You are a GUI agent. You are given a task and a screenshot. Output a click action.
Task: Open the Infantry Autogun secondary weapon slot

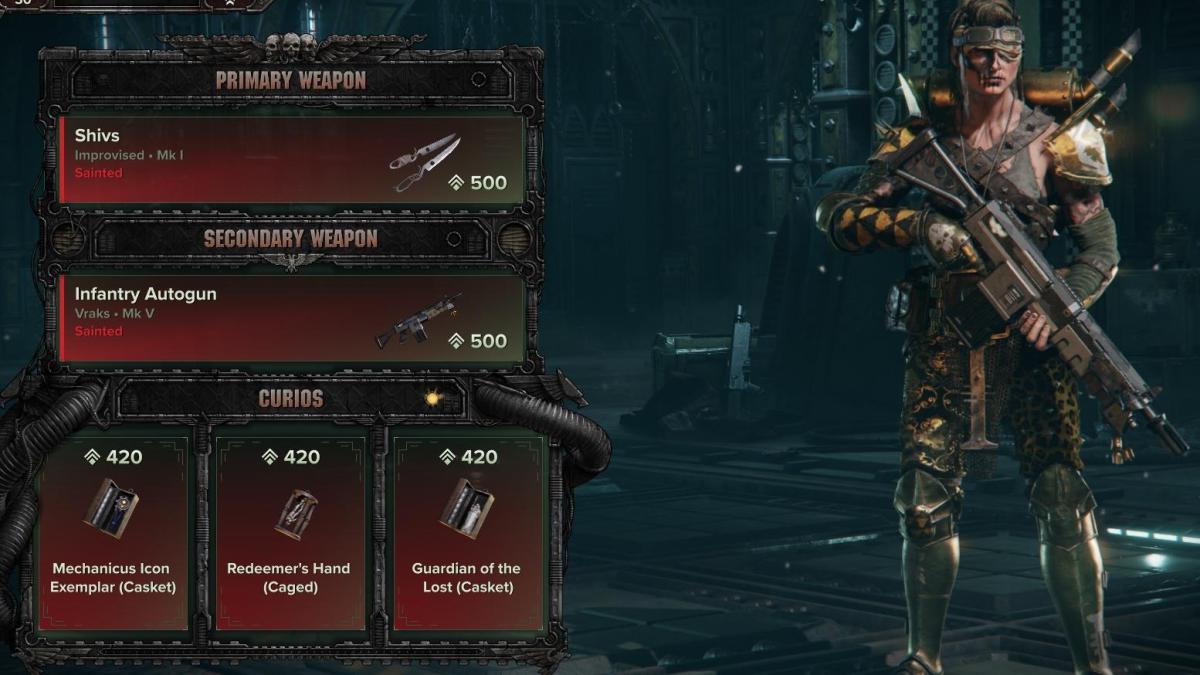[292, 319]
